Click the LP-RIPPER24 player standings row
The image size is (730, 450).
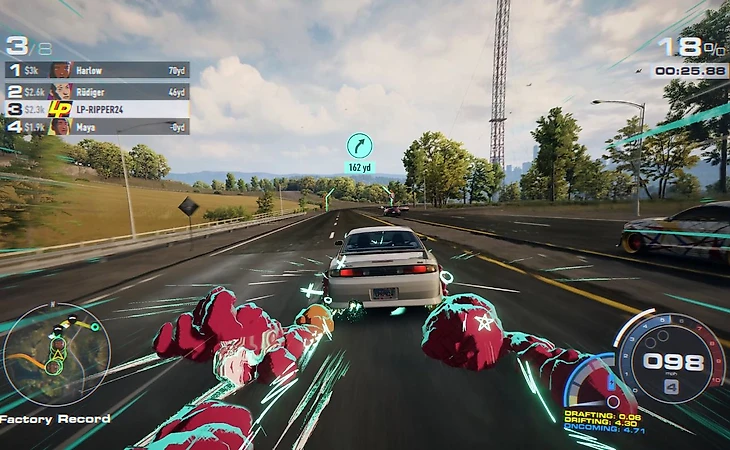pos(98,108)
